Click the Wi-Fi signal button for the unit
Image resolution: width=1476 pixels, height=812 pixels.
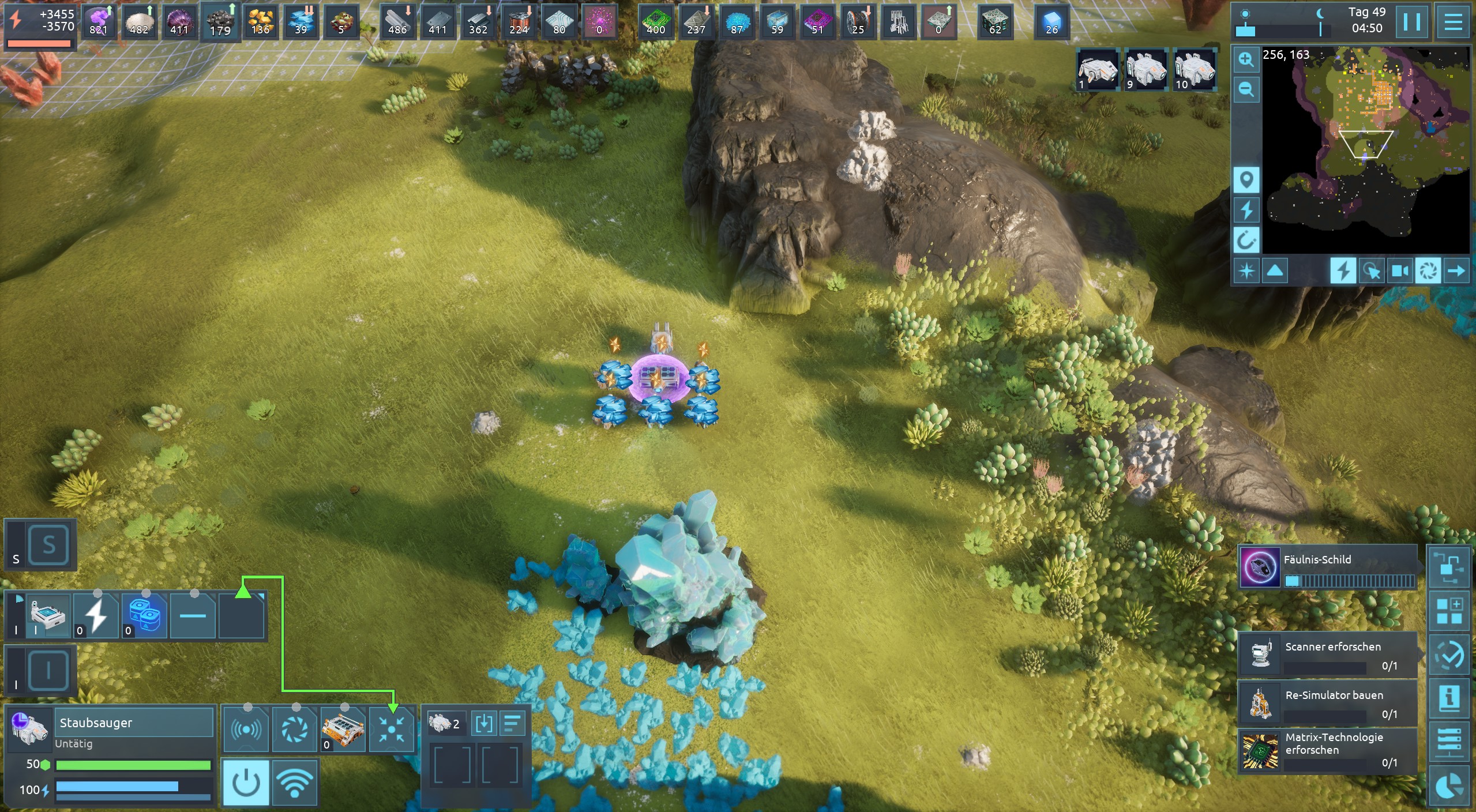[295, 783]
